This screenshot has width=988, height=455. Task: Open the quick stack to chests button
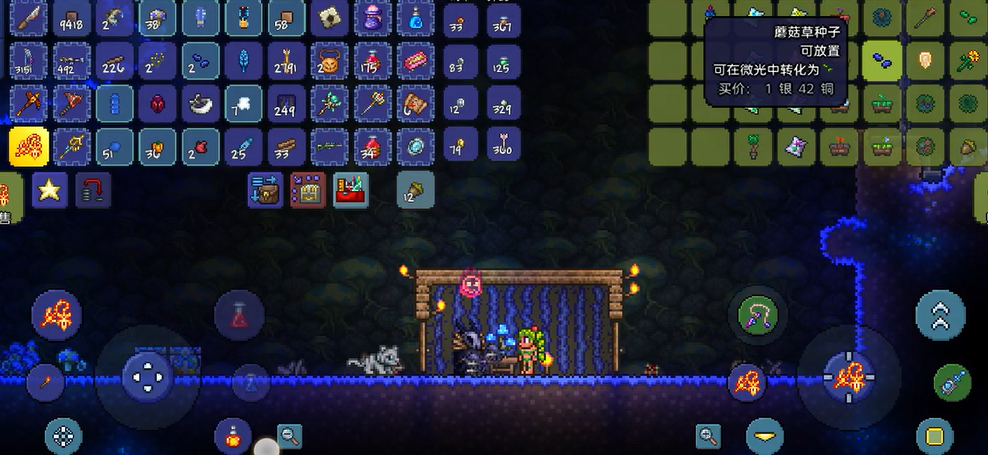[267, 188]
